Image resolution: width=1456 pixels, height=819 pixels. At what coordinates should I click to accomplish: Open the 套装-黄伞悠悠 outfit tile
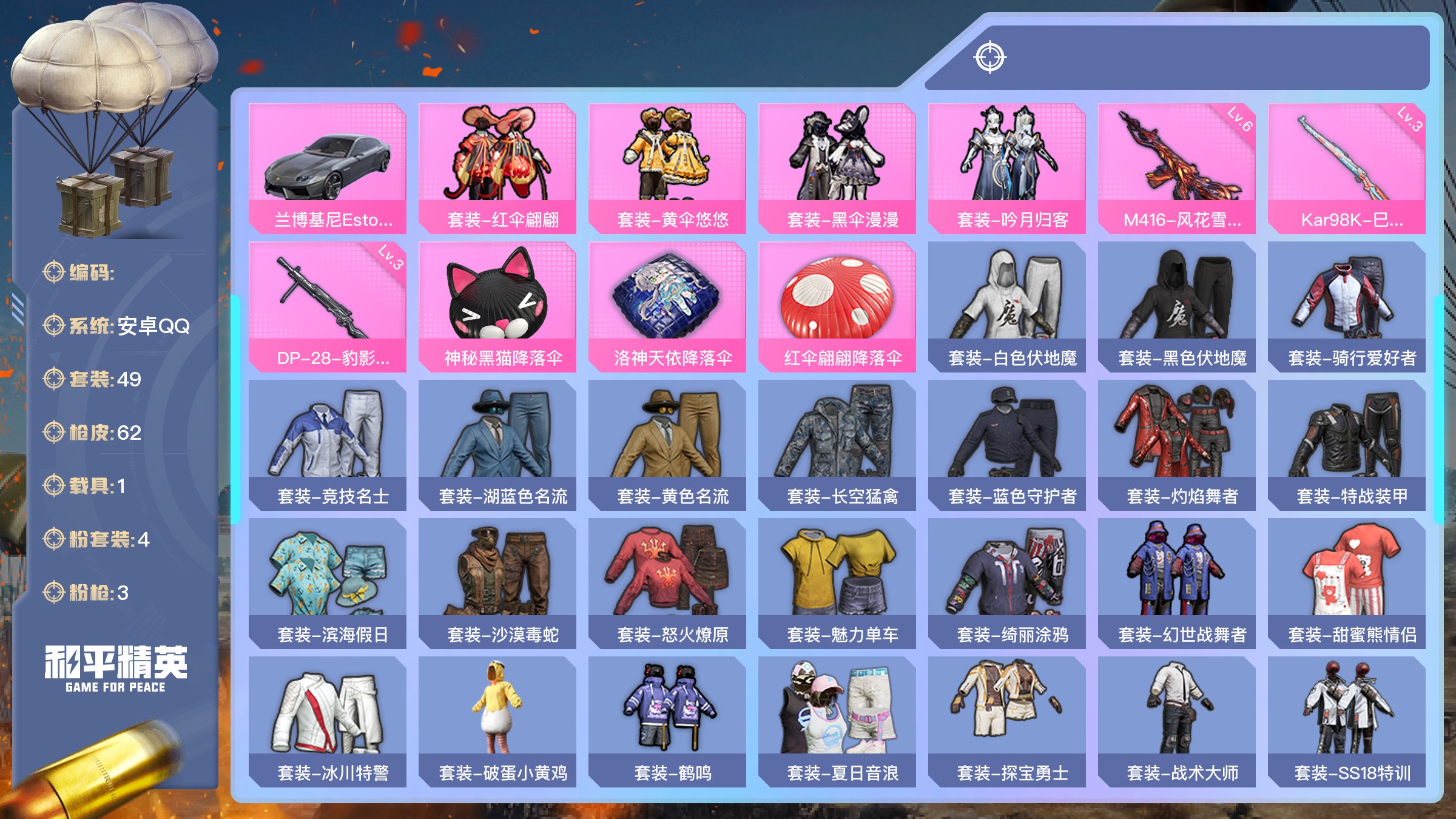pyautogui.click(x=667, y=168)
